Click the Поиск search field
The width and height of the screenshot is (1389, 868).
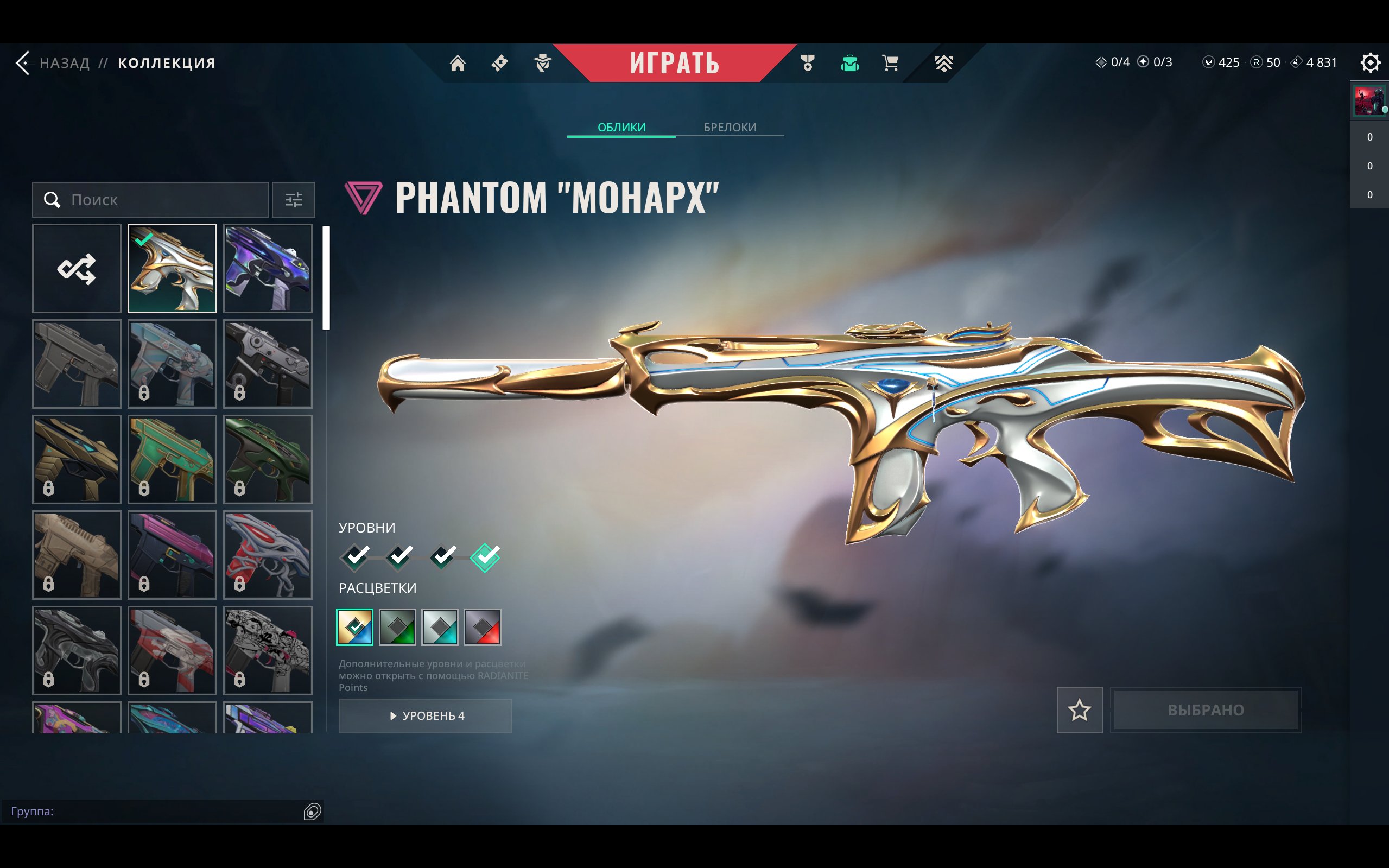tap(150, 200)
